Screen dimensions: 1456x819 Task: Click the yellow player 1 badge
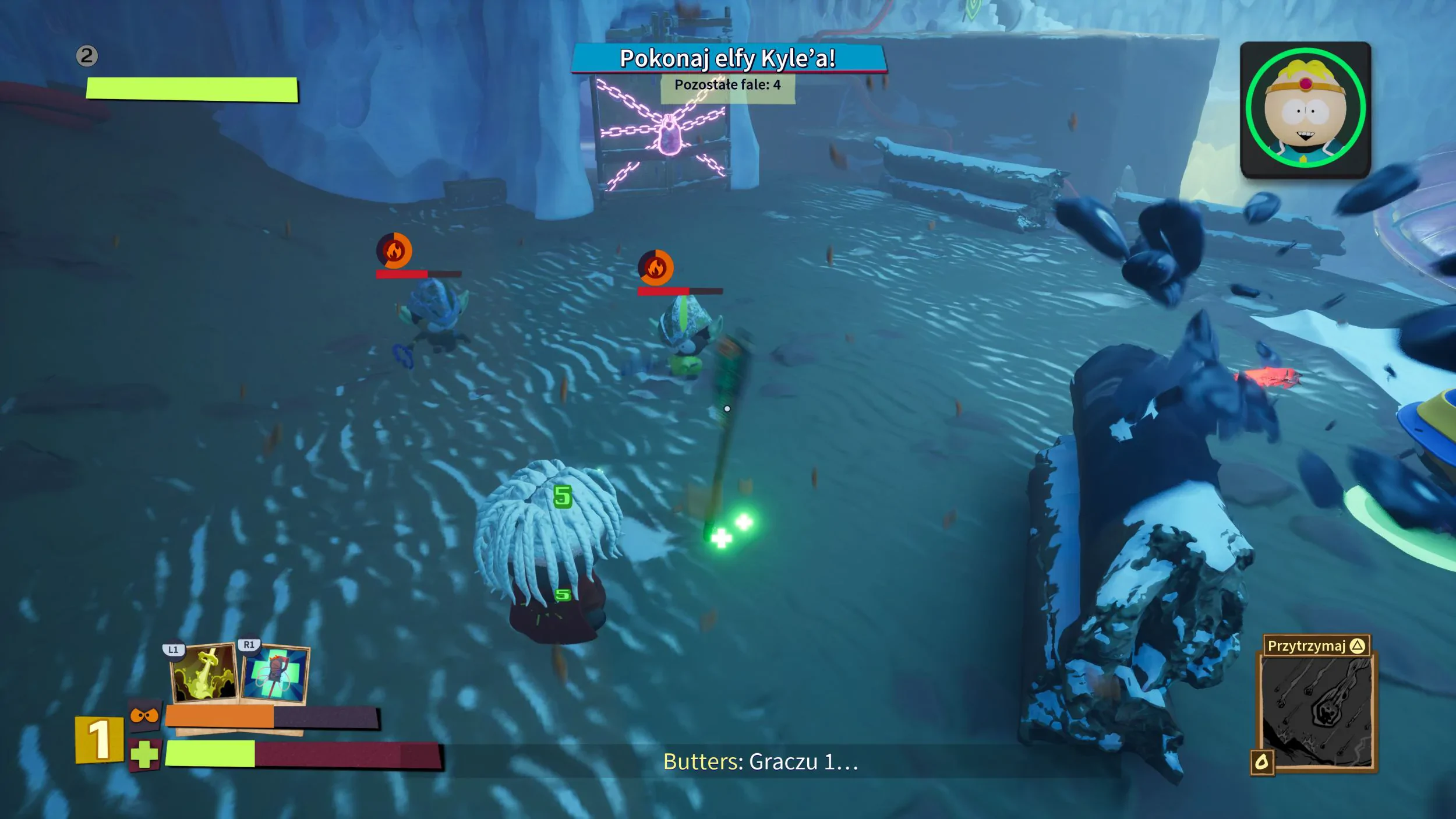tap(99, 740)
